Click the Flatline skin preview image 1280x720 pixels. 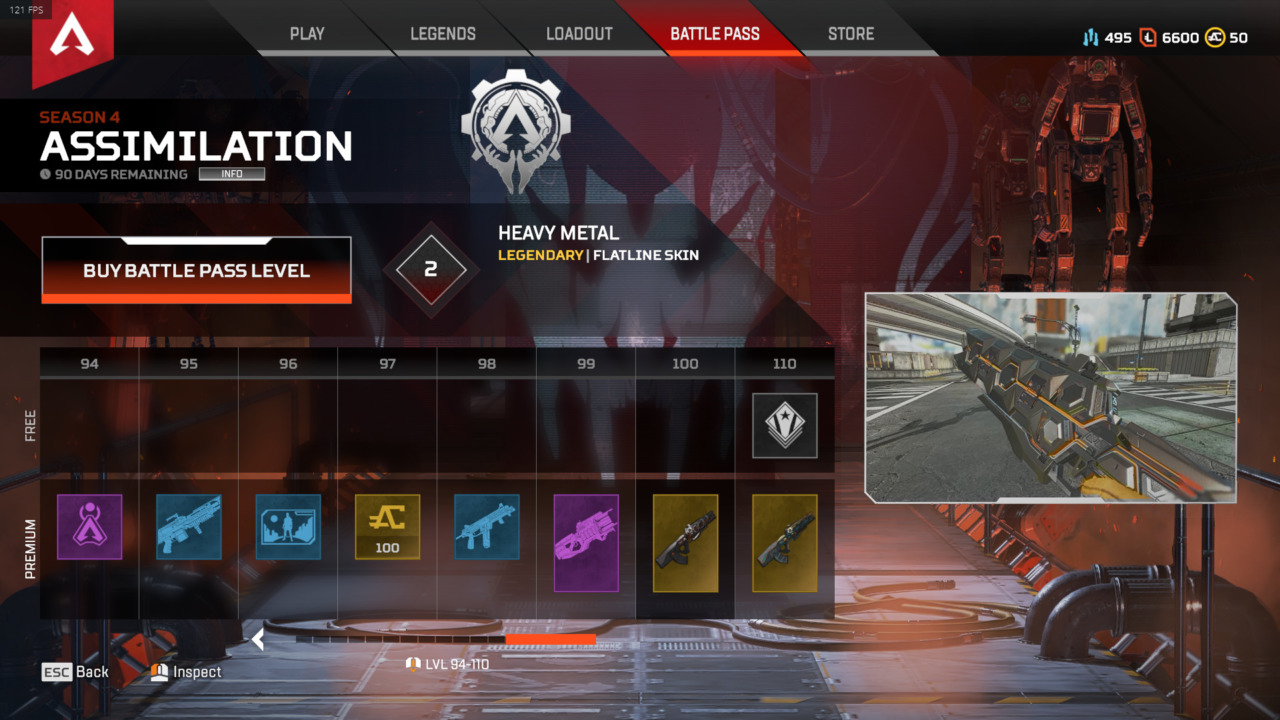[x=1050, y=397]
